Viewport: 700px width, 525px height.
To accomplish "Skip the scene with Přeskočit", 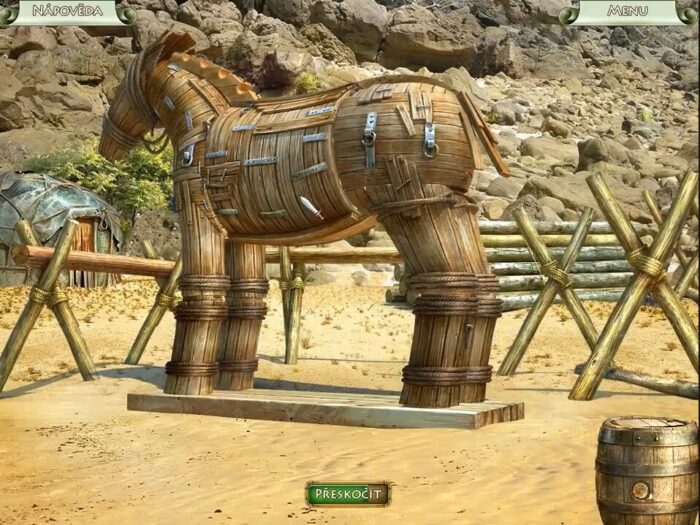I will coord(347,493).
